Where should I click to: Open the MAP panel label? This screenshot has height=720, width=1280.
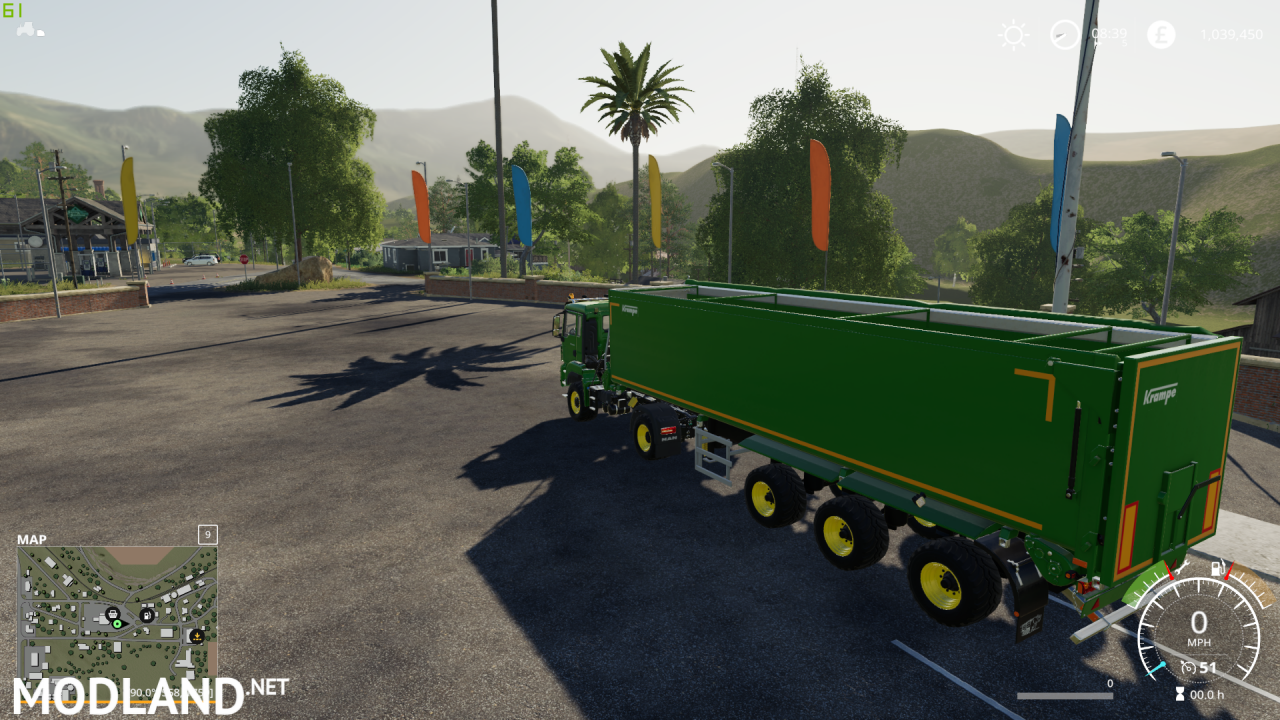point(30,539)
